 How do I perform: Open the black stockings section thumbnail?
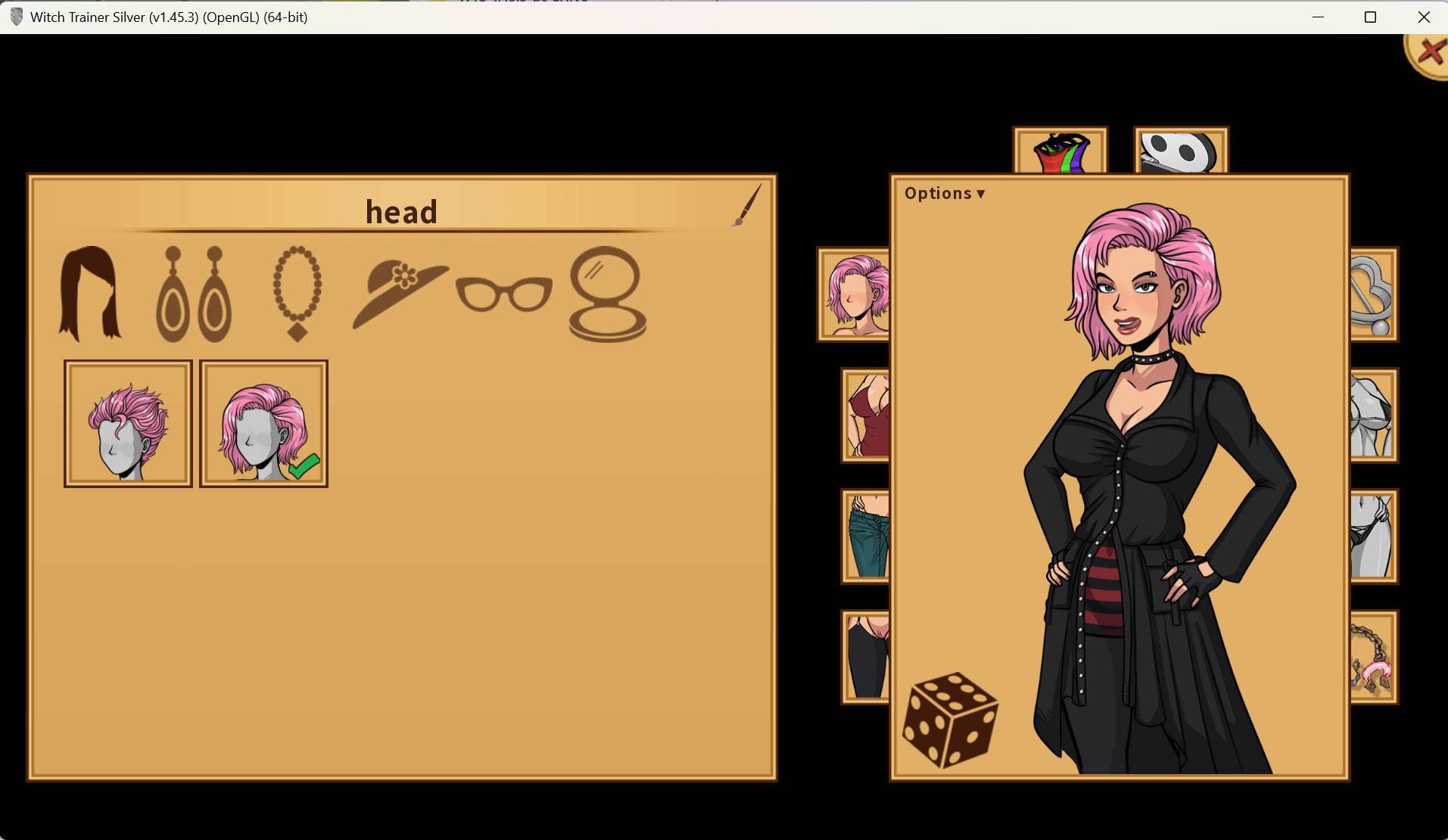[x=866, y=658]
